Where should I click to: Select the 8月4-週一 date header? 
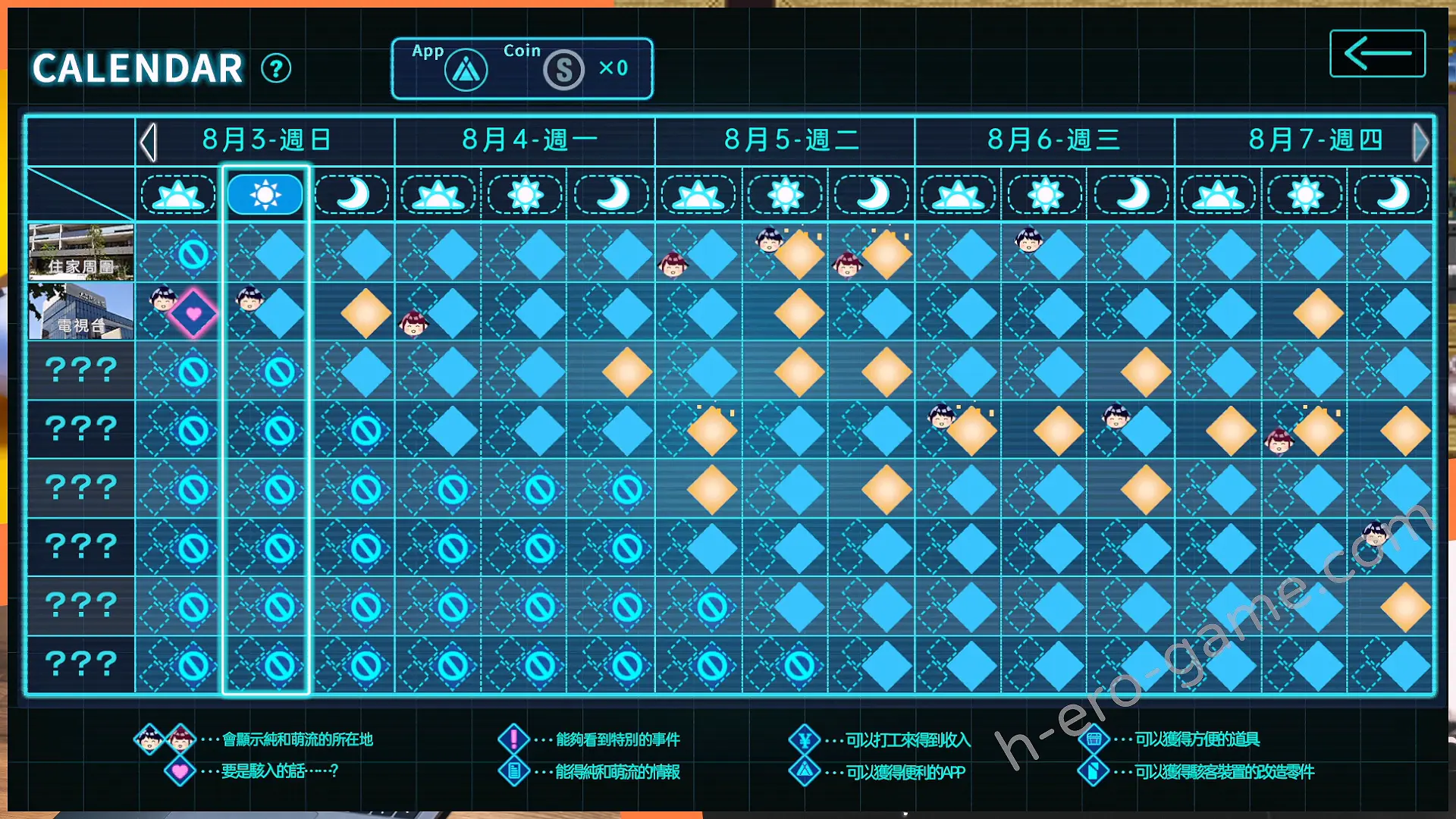pos(529,140)
